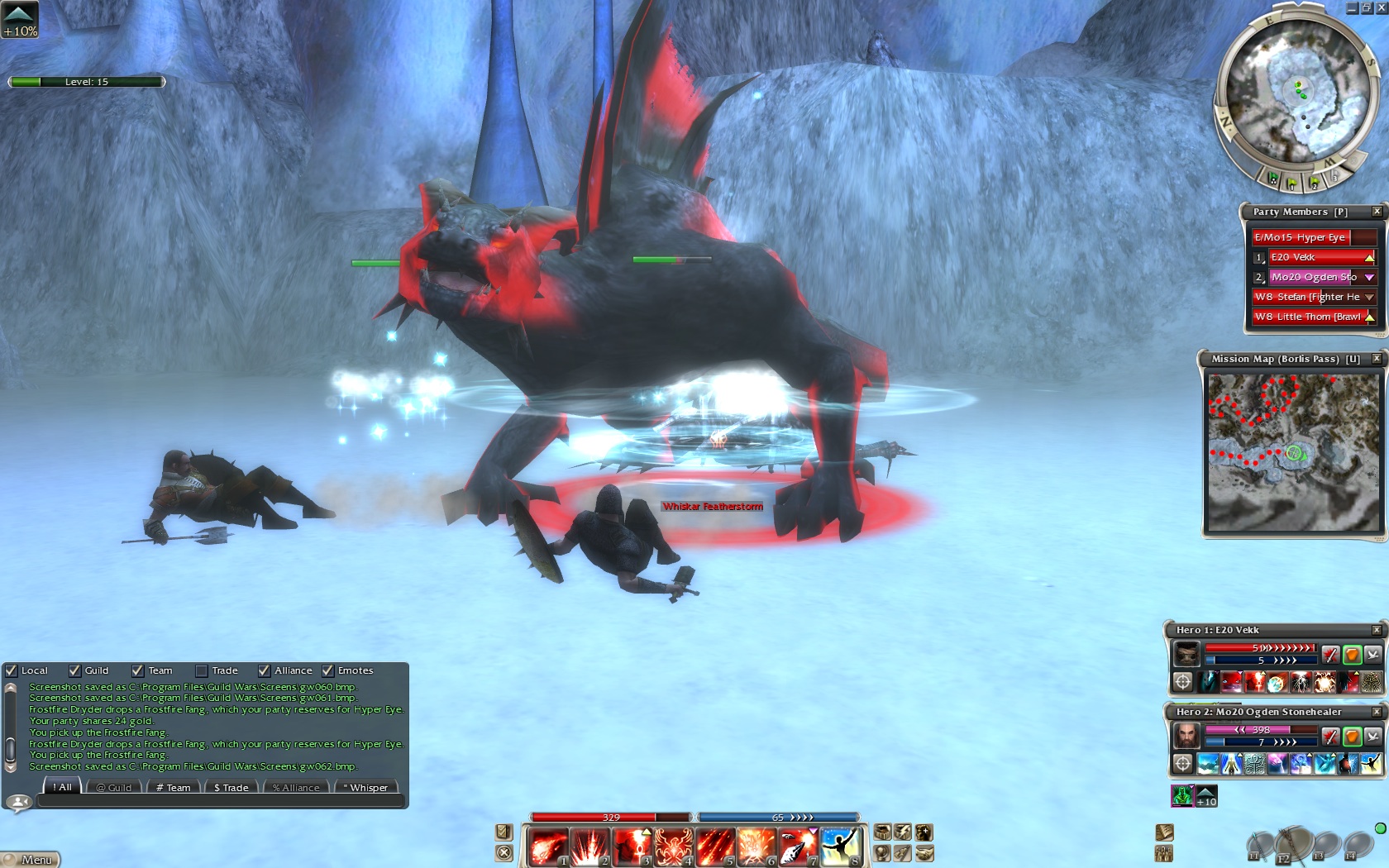Close the Hero 1 Vekk panel

point(1377,630)
